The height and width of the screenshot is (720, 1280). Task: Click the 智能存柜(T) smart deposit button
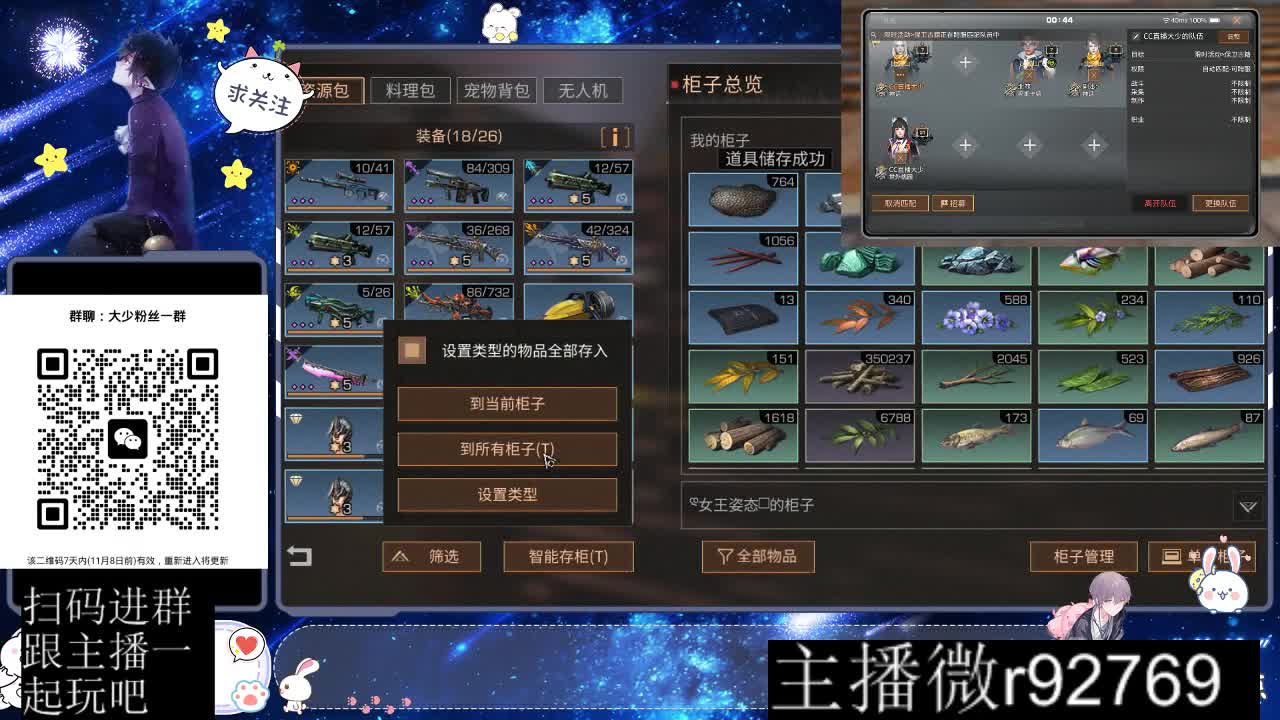click(x=568, y=557)
